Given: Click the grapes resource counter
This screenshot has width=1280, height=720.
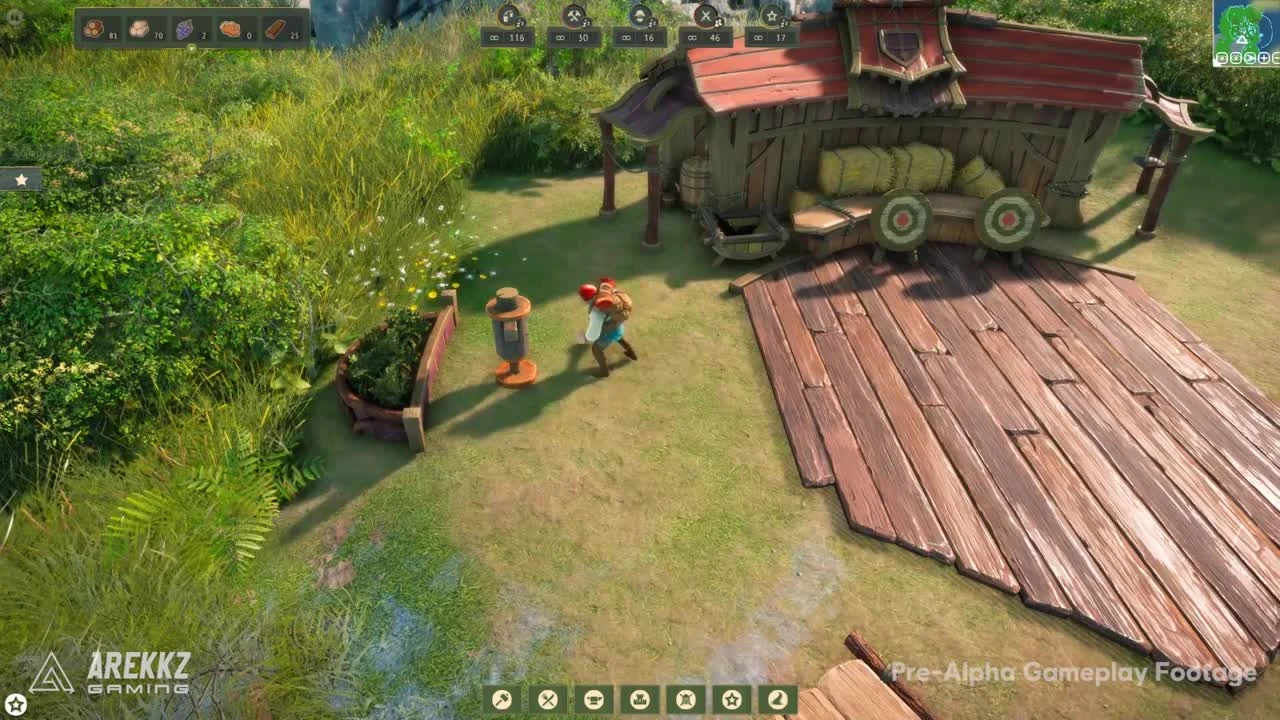Looking at the screenshot, I should click(183, 28).
